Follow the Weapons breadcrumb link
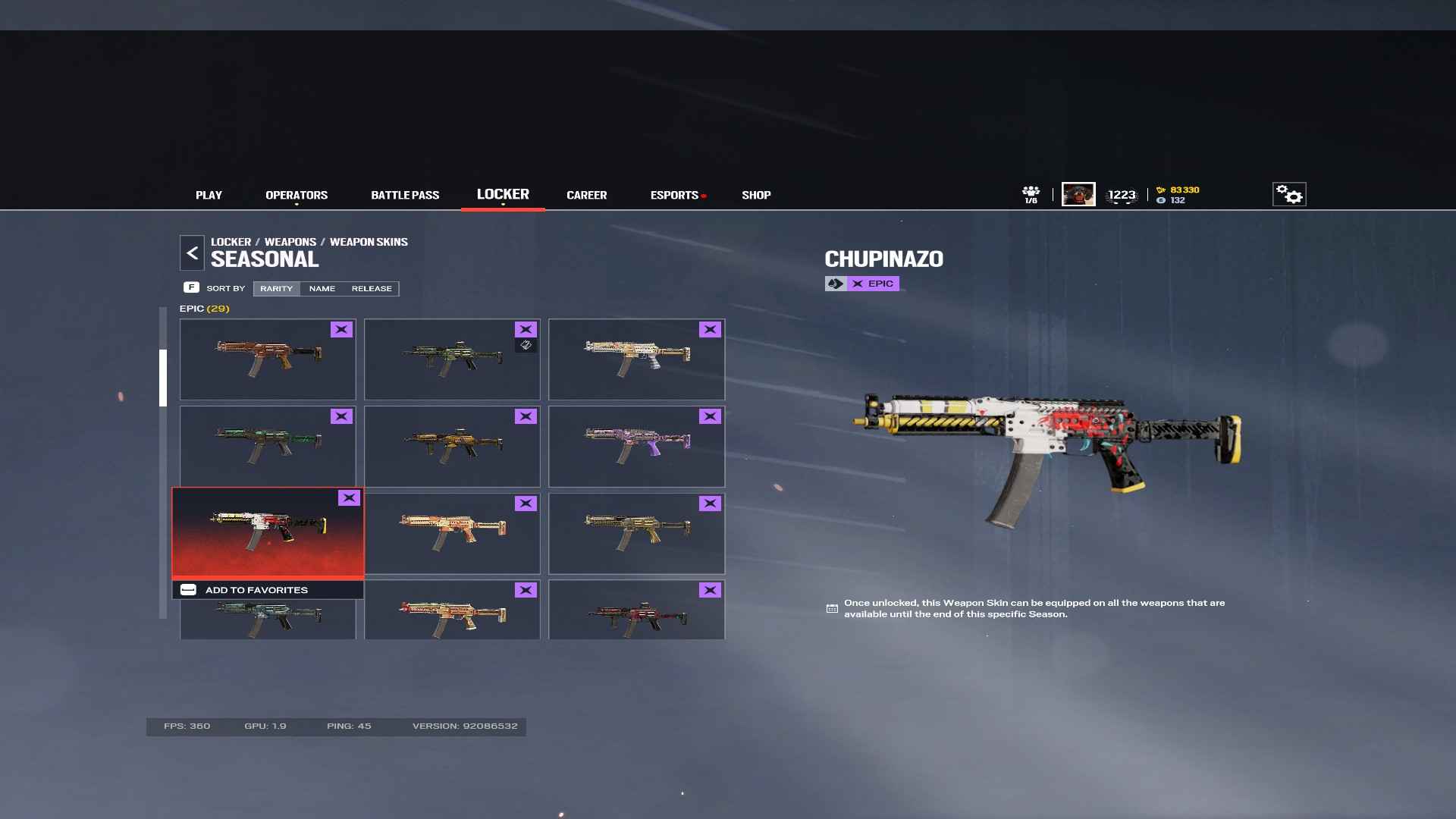The image size is (1456, 819). 290,242
